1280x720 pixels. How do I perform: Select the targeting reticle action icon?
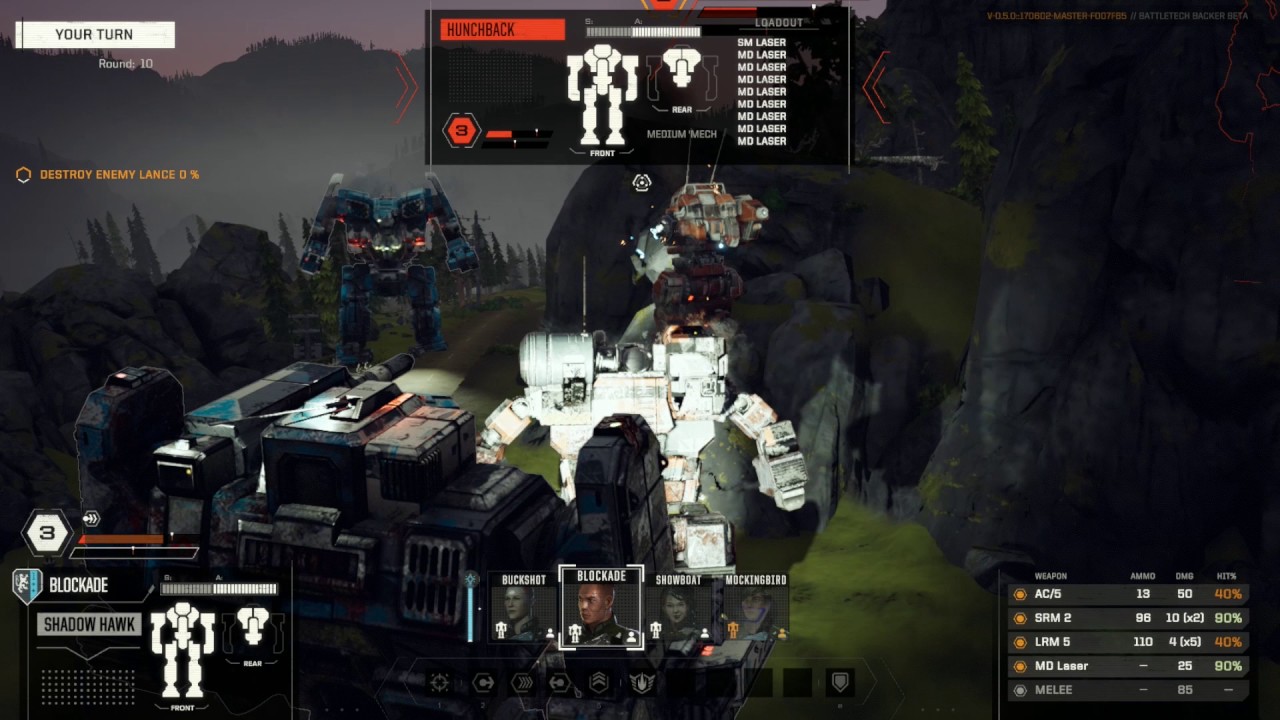click(438, 683)
